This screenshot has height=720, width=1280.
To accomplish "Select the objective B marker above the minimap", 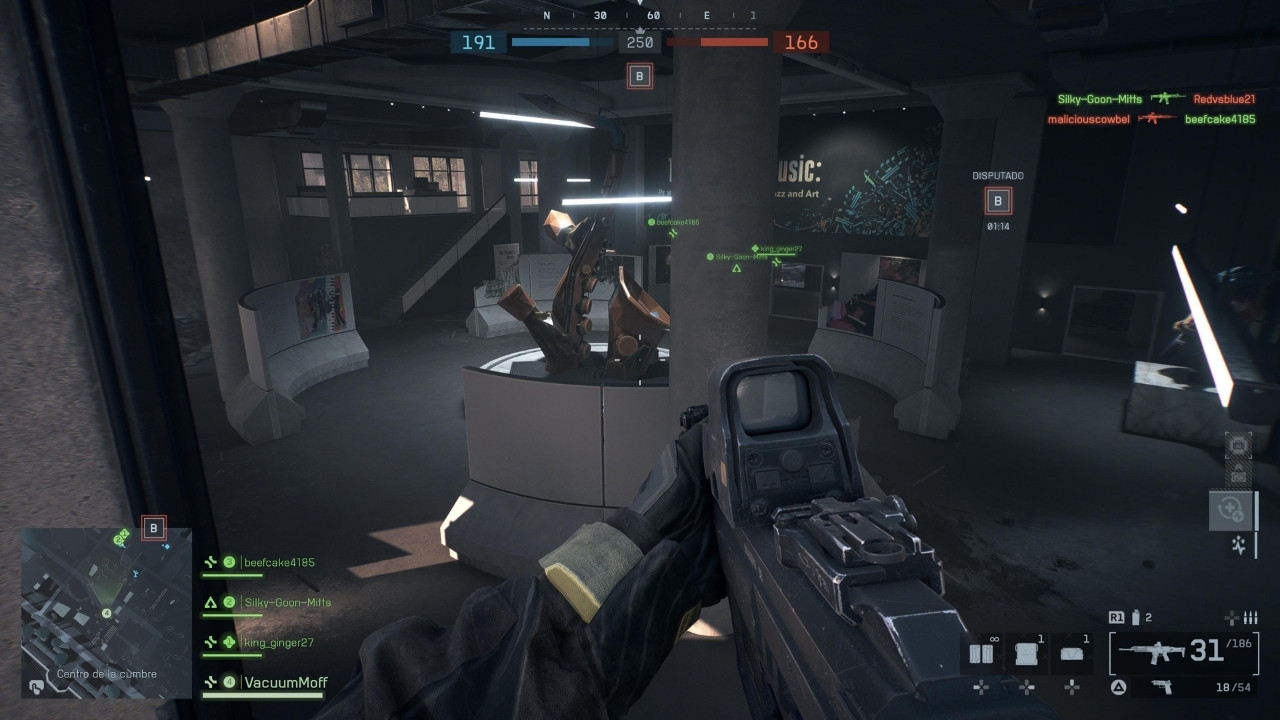I will (153, 528).
